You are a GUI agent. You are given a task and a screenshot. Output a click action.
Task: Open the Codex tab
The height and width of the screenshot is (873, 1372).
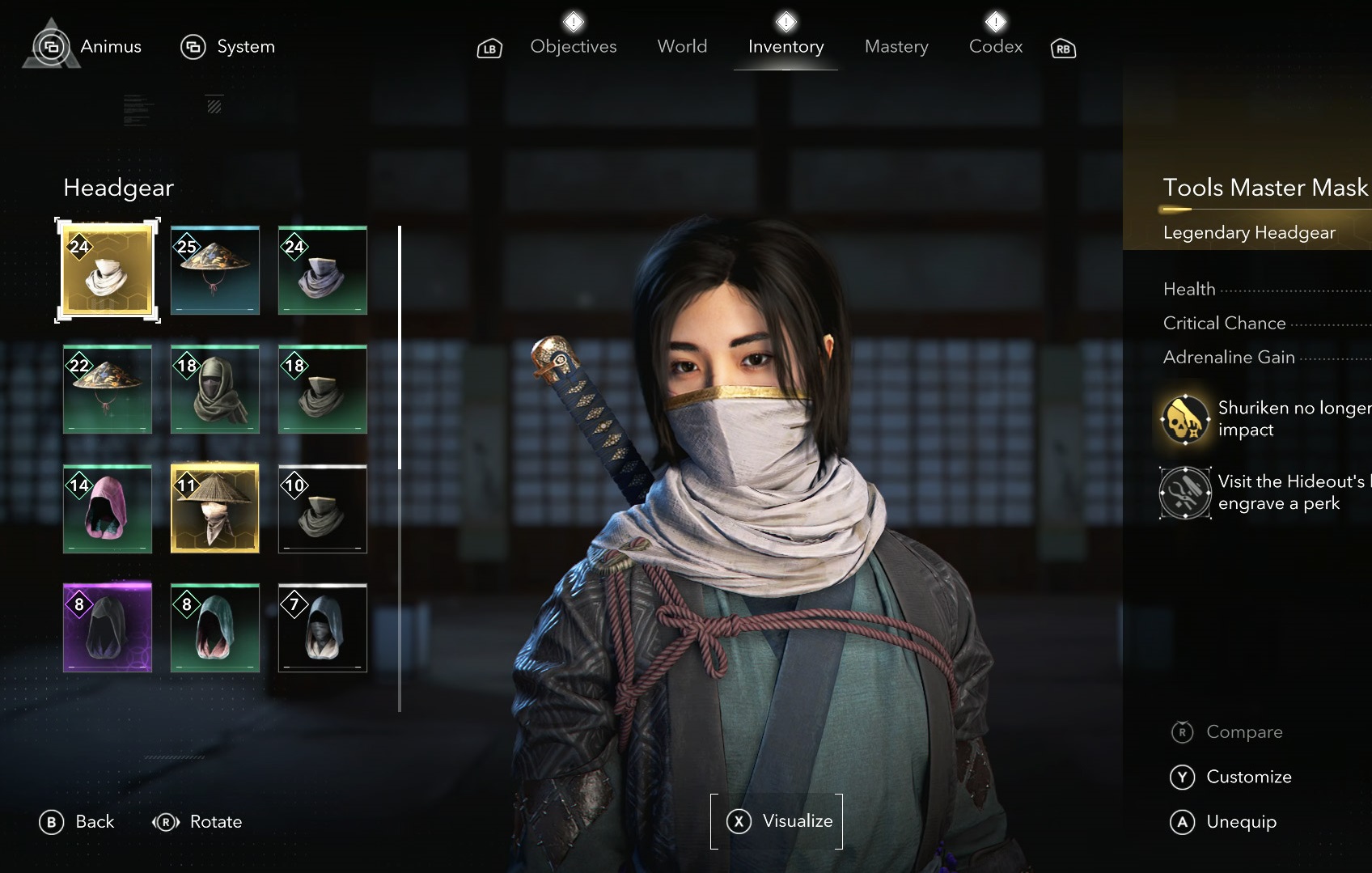[995, 47]
